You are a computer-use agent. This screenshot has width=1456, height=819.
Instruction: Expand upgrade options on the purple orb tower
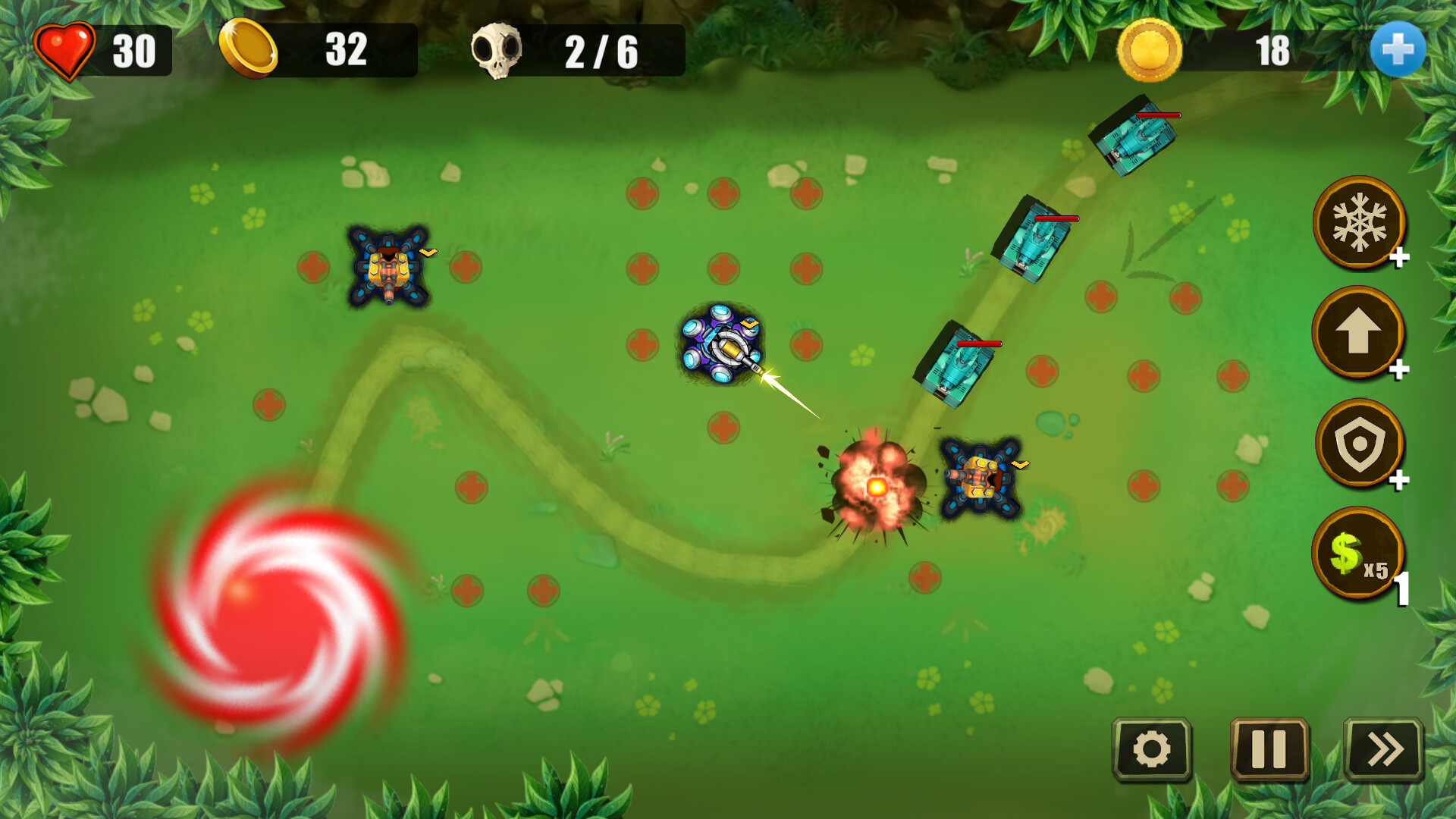749,325
